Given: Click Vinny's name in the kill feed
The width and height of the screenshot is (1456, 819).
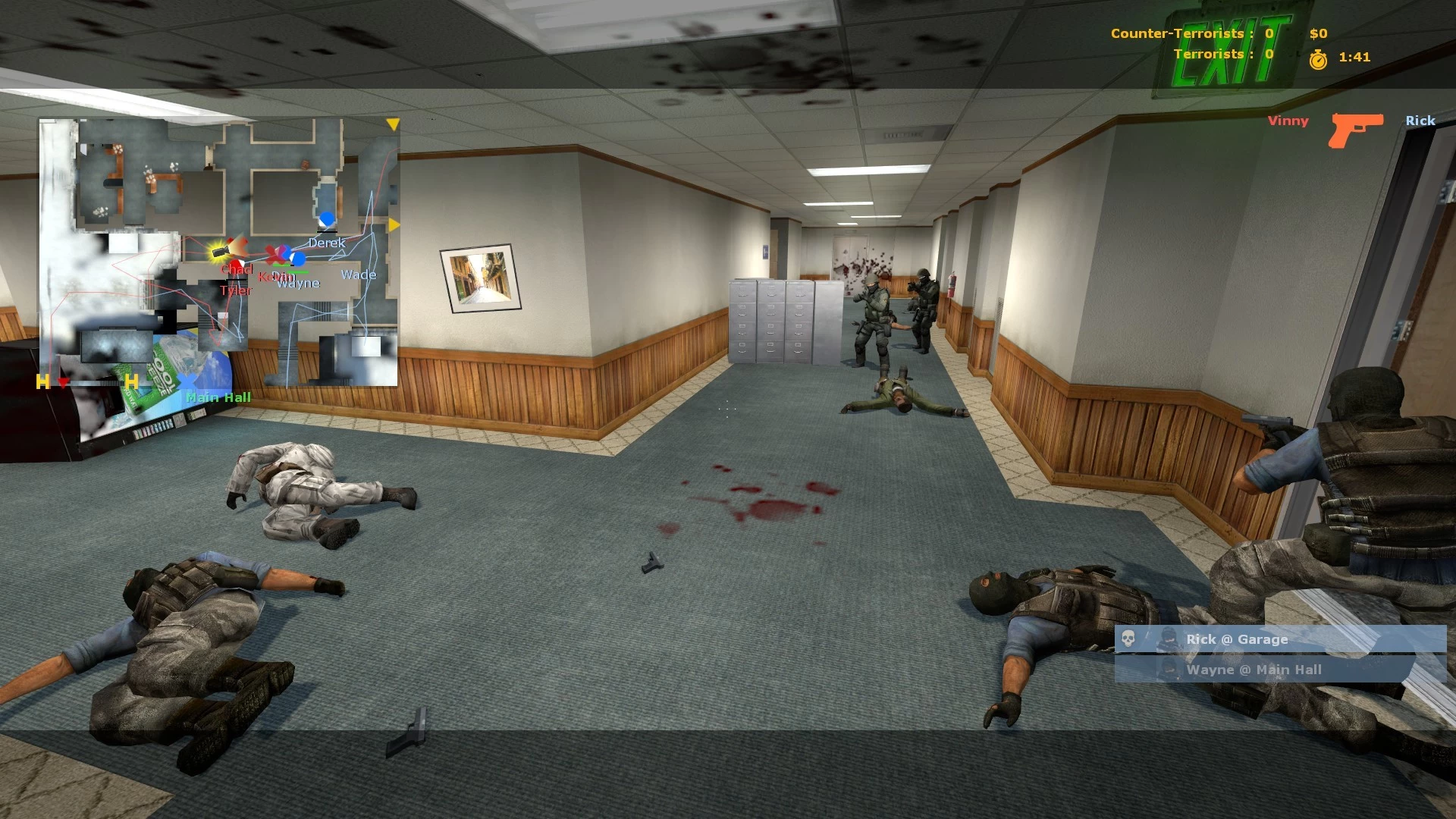Looking at the screenshot, I should [x=1288, y=121].
